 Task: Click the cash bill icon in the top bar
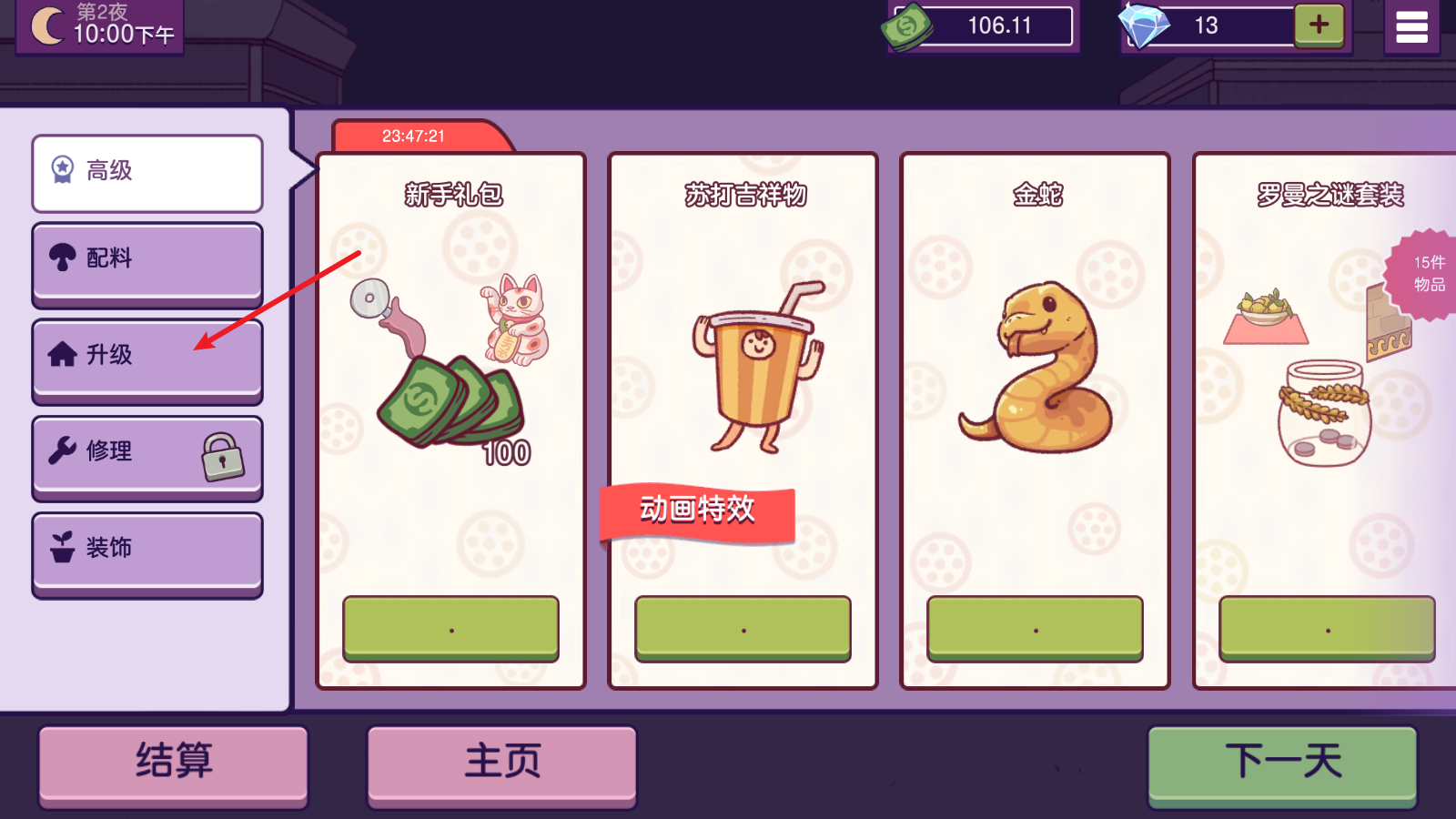905,25
